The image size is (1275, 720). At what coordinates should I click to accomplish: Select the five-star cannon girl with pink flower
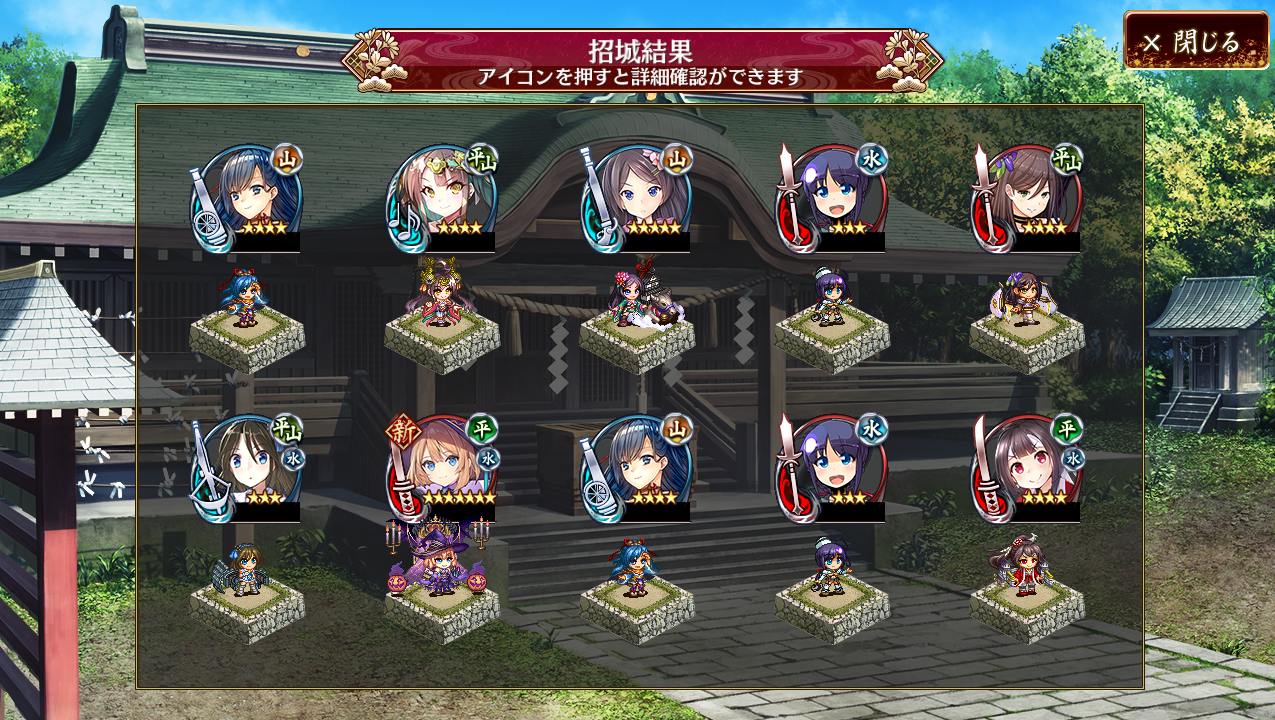point(636,198)
